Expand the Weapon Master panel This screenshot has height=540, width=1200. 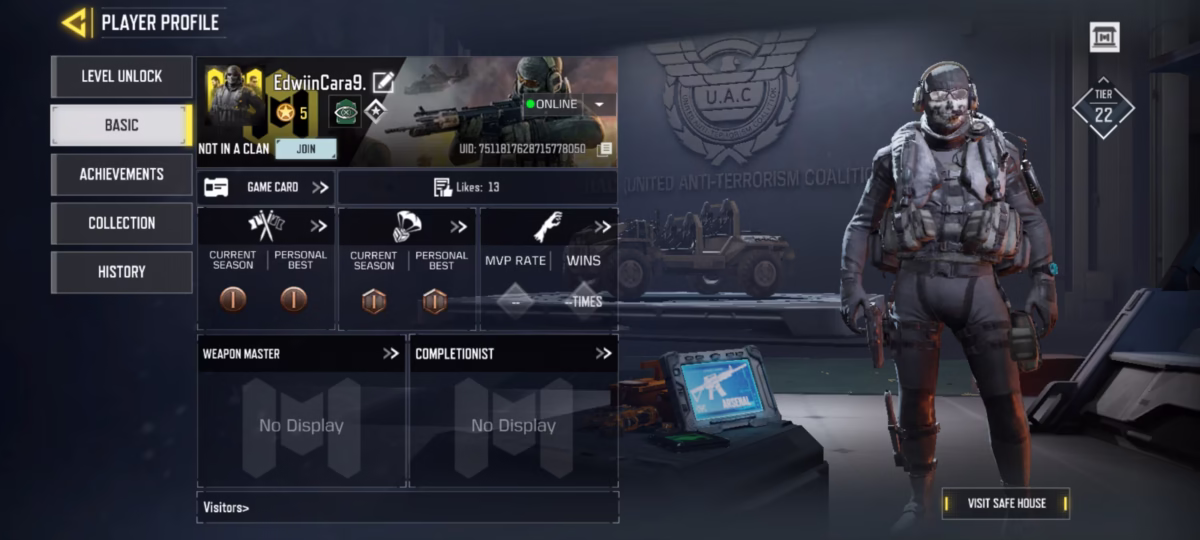click(390, 353)
